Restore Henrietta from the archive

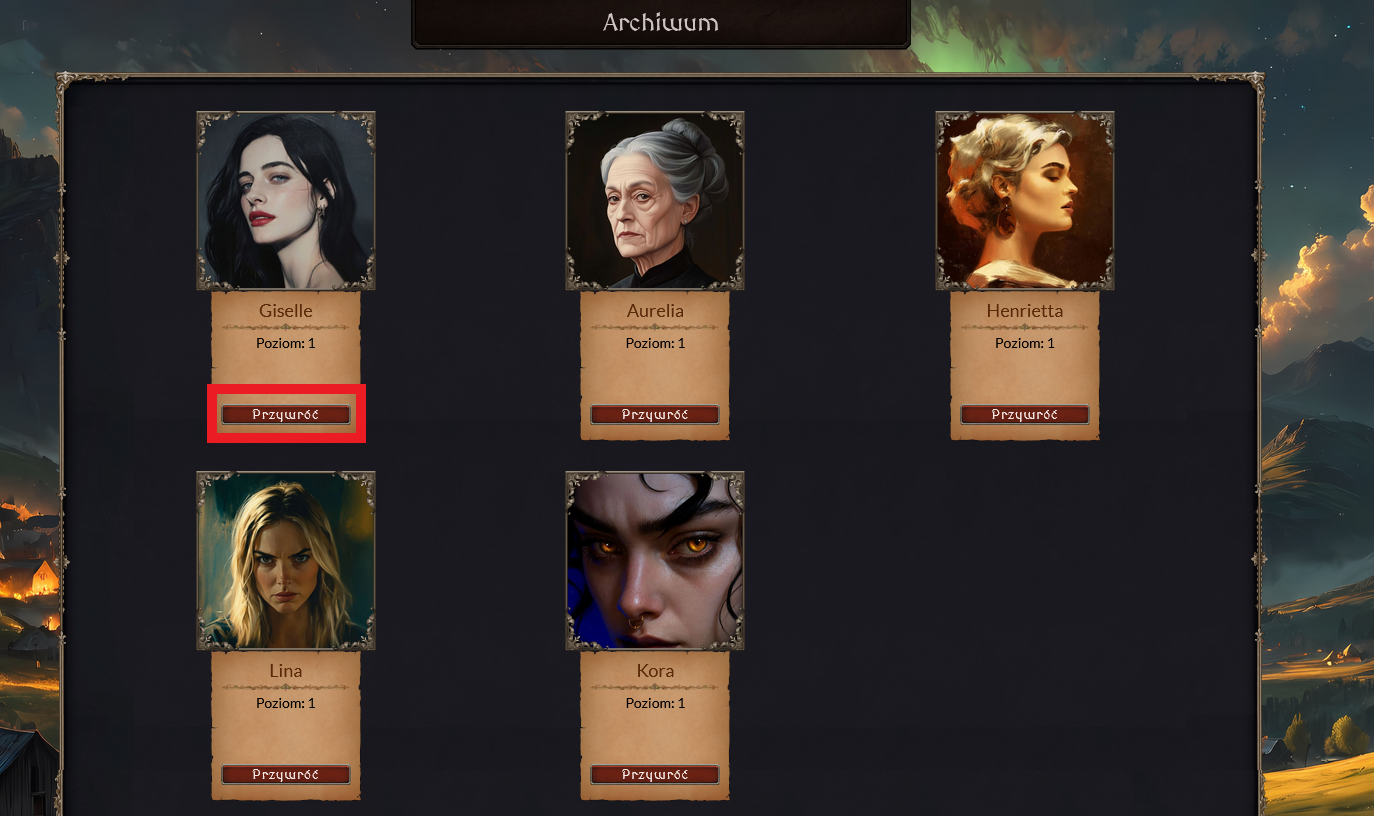pyautogui.click(x=1024, y=414)
